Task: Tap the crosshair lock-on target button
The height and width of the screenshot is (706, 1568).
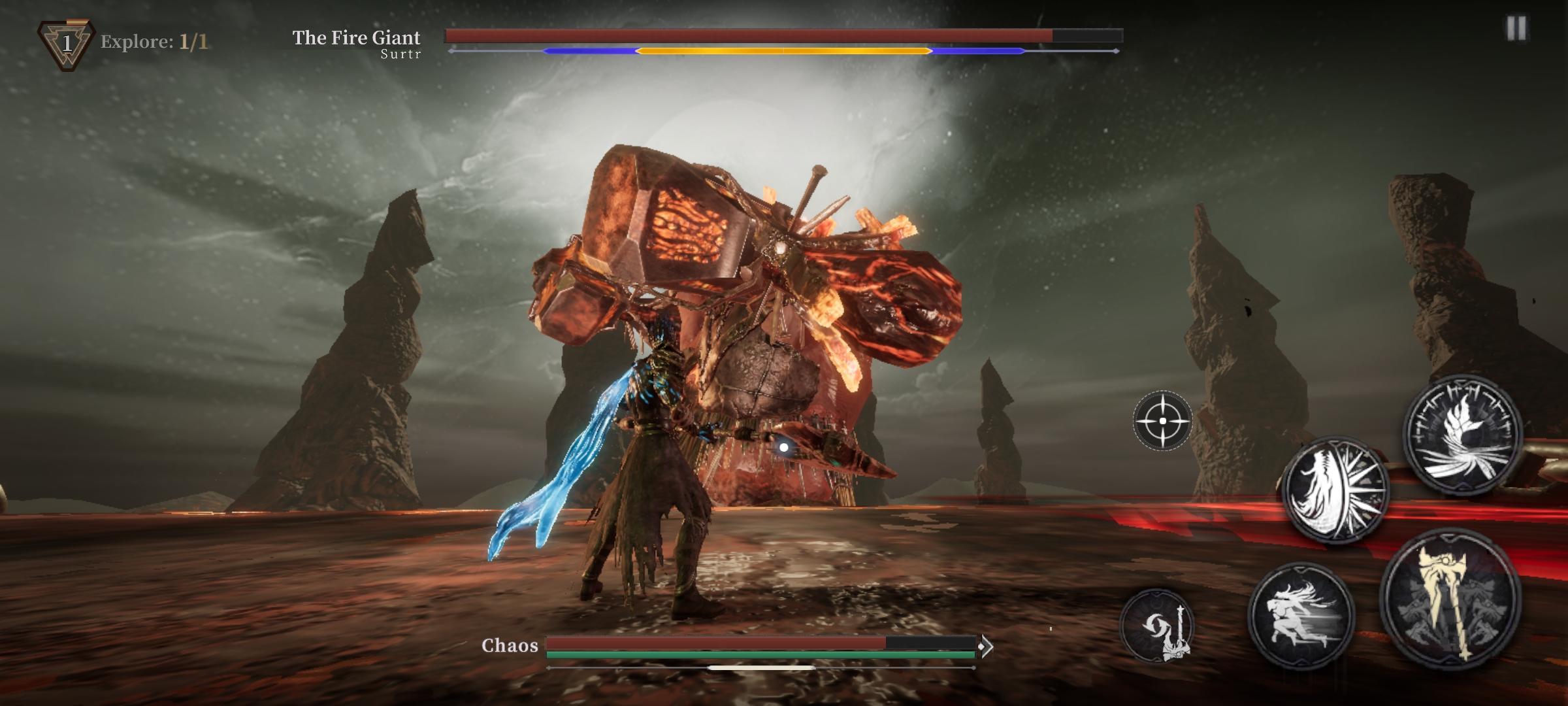Action: [x=1162, y=421]
